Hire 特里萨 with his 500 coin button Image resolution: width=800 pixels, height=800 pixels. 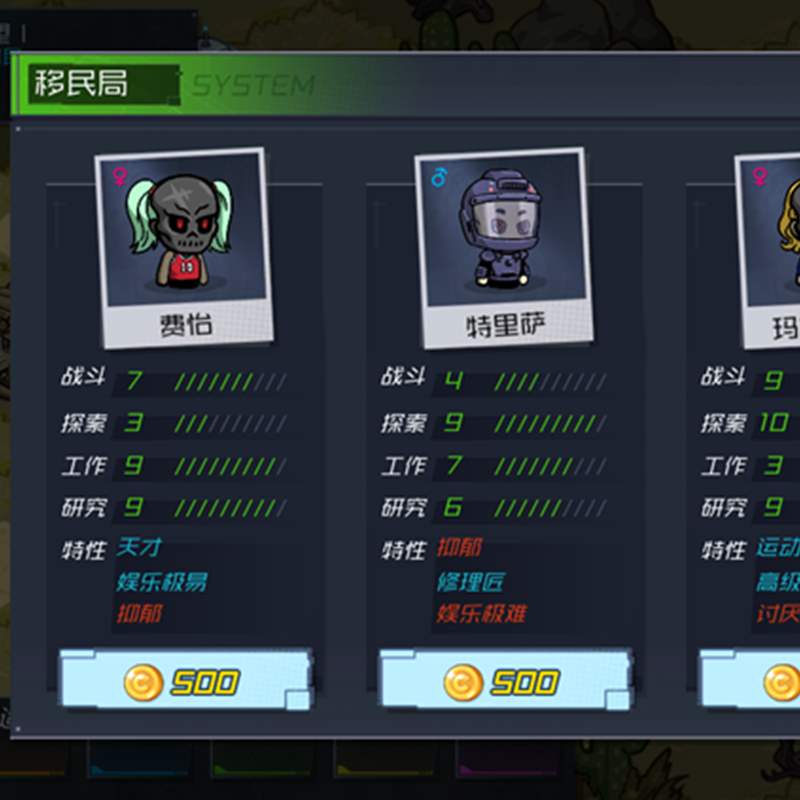[505, 682]
